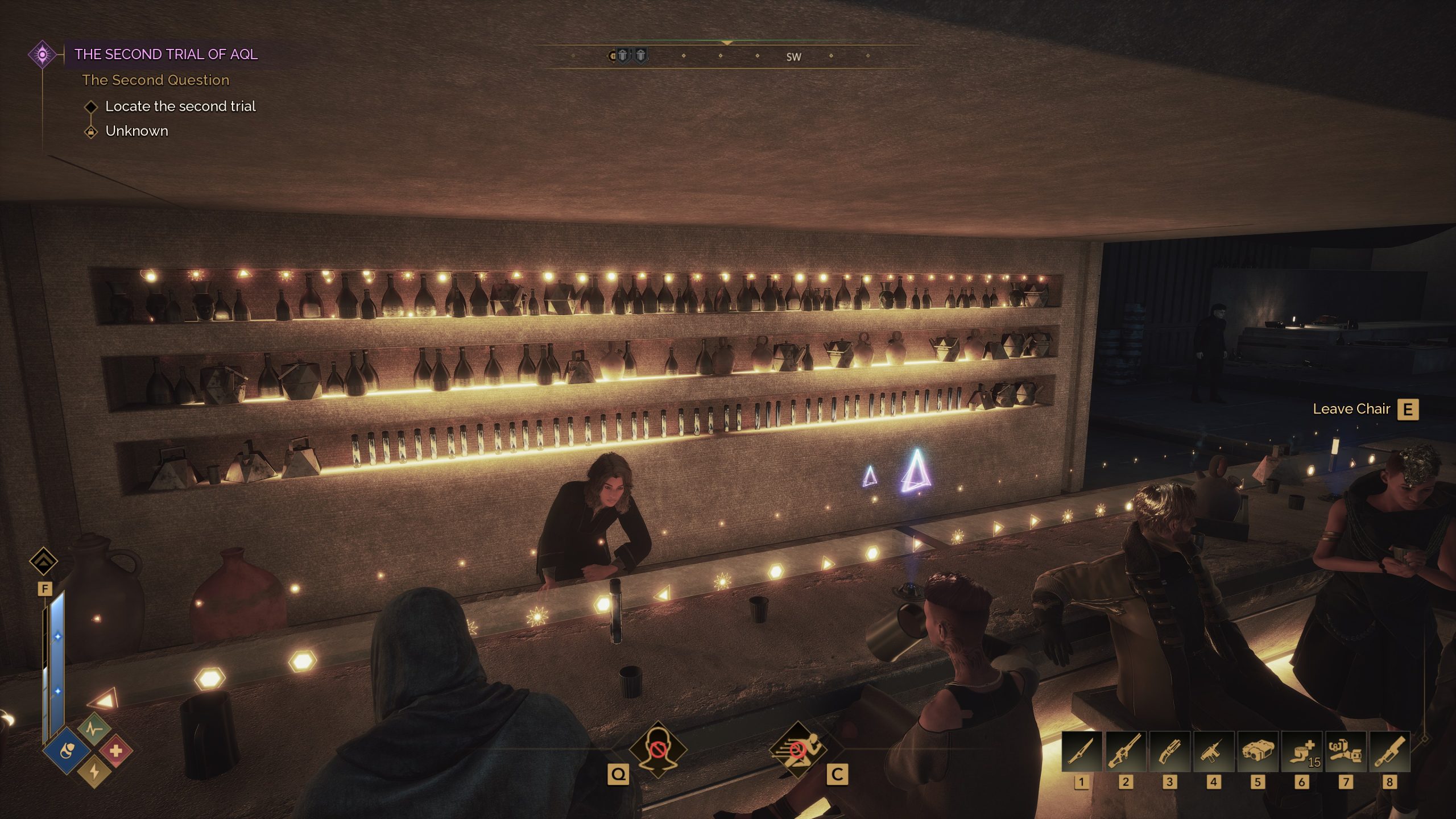Viewport: 1456px width, 819px height.
Task: Choose the shotgun-style weapon in slot 3
Action: [1169, 752]
